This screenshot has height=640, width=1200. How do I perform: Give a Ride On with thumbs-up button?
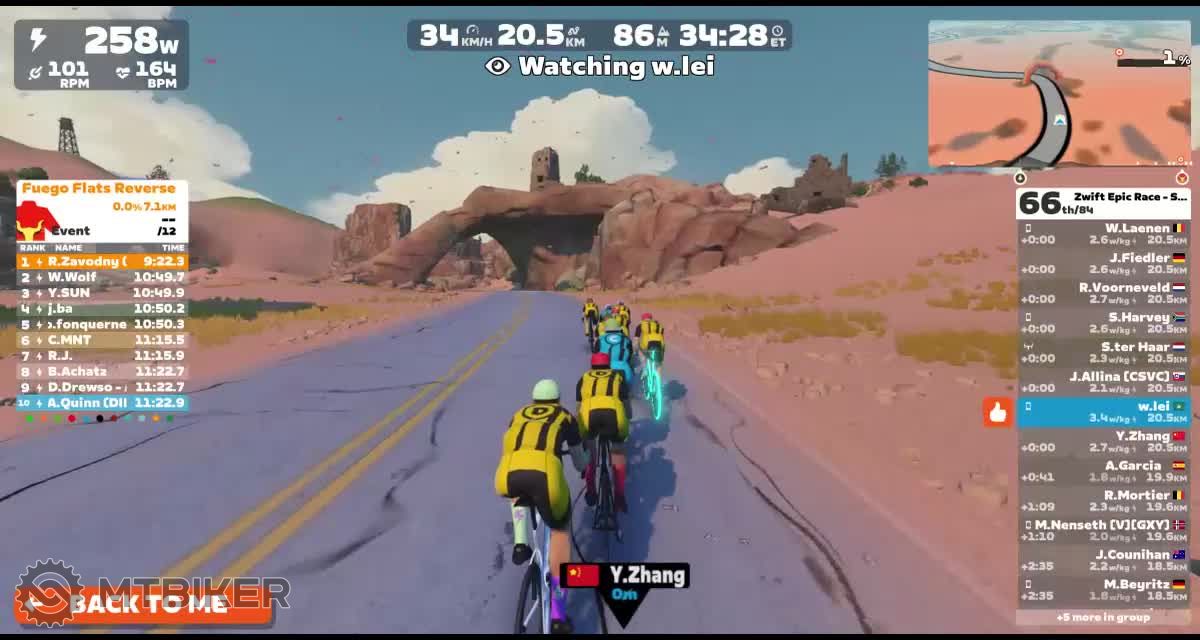998,411
